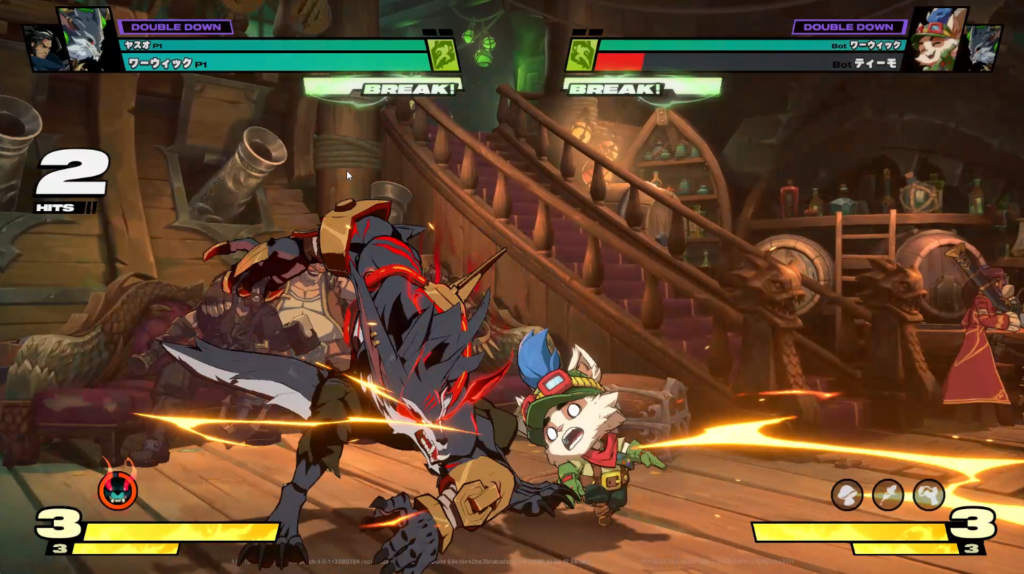Select the Yasuo portrait for player one
The image size is (1024, 574).
click(x=44, y=49)
